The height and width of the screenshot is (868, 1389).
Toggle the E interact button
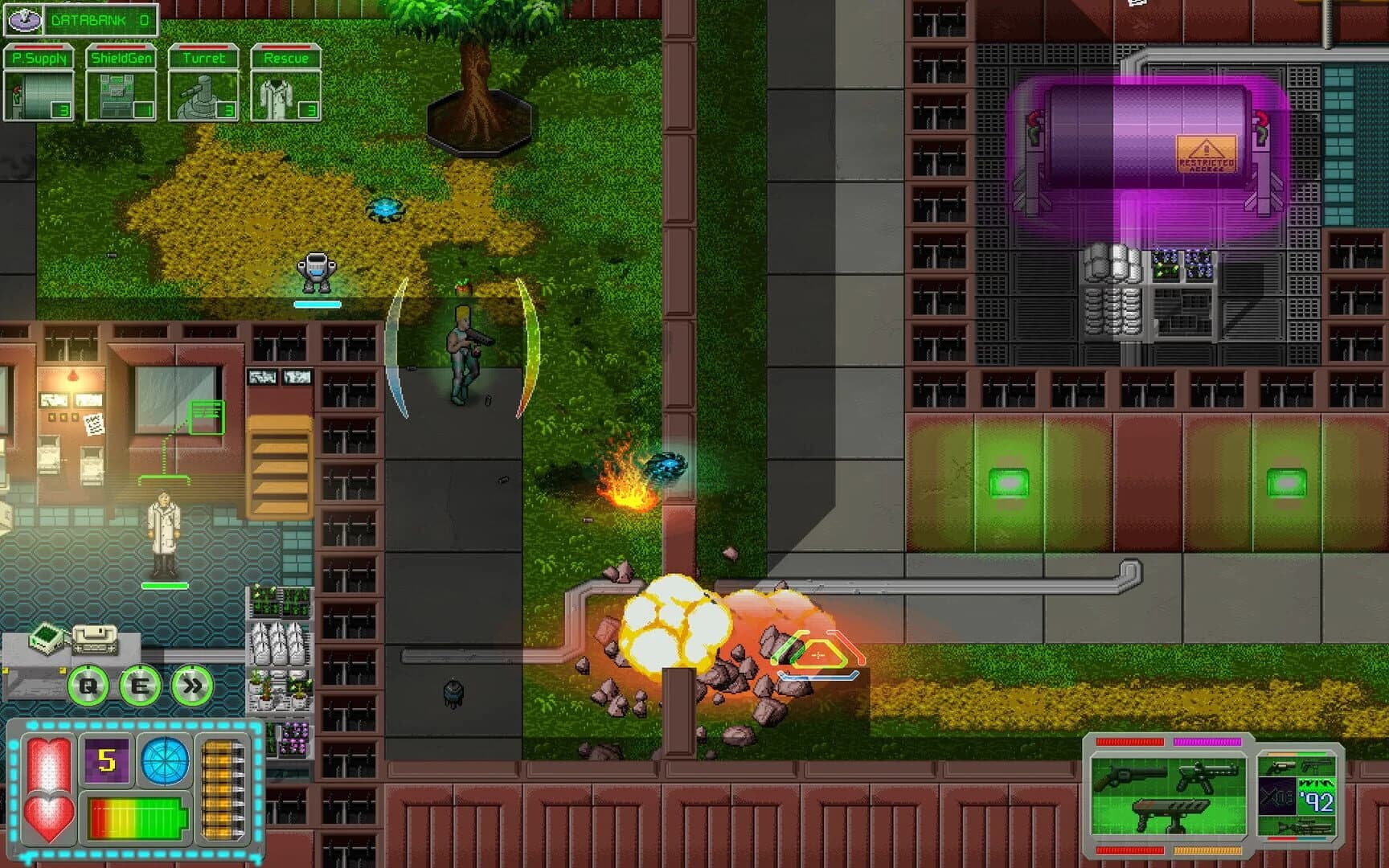click(x=135, y=685)
